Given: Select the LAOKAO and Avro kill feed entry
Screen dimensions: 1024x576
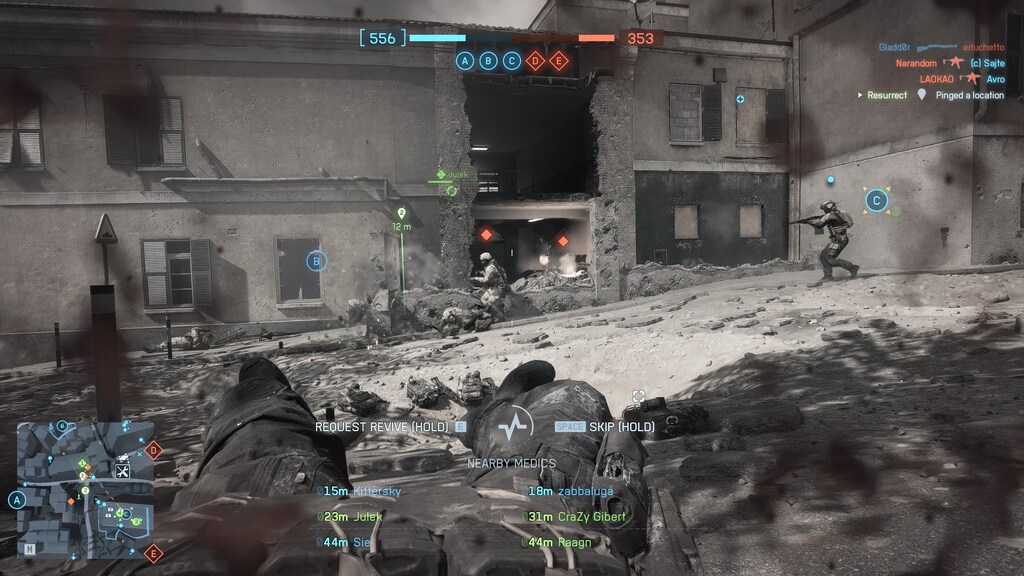Looking at the screenshot, I should click(940, 79).
